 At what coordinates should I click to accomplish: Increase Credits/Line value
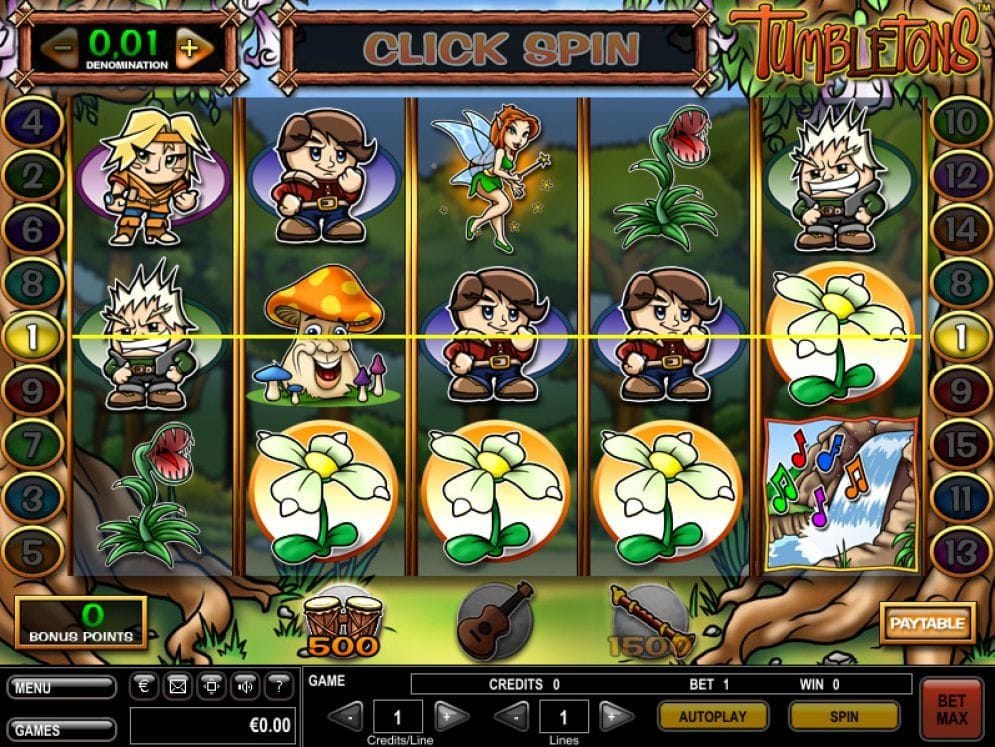tap(452, 716)
